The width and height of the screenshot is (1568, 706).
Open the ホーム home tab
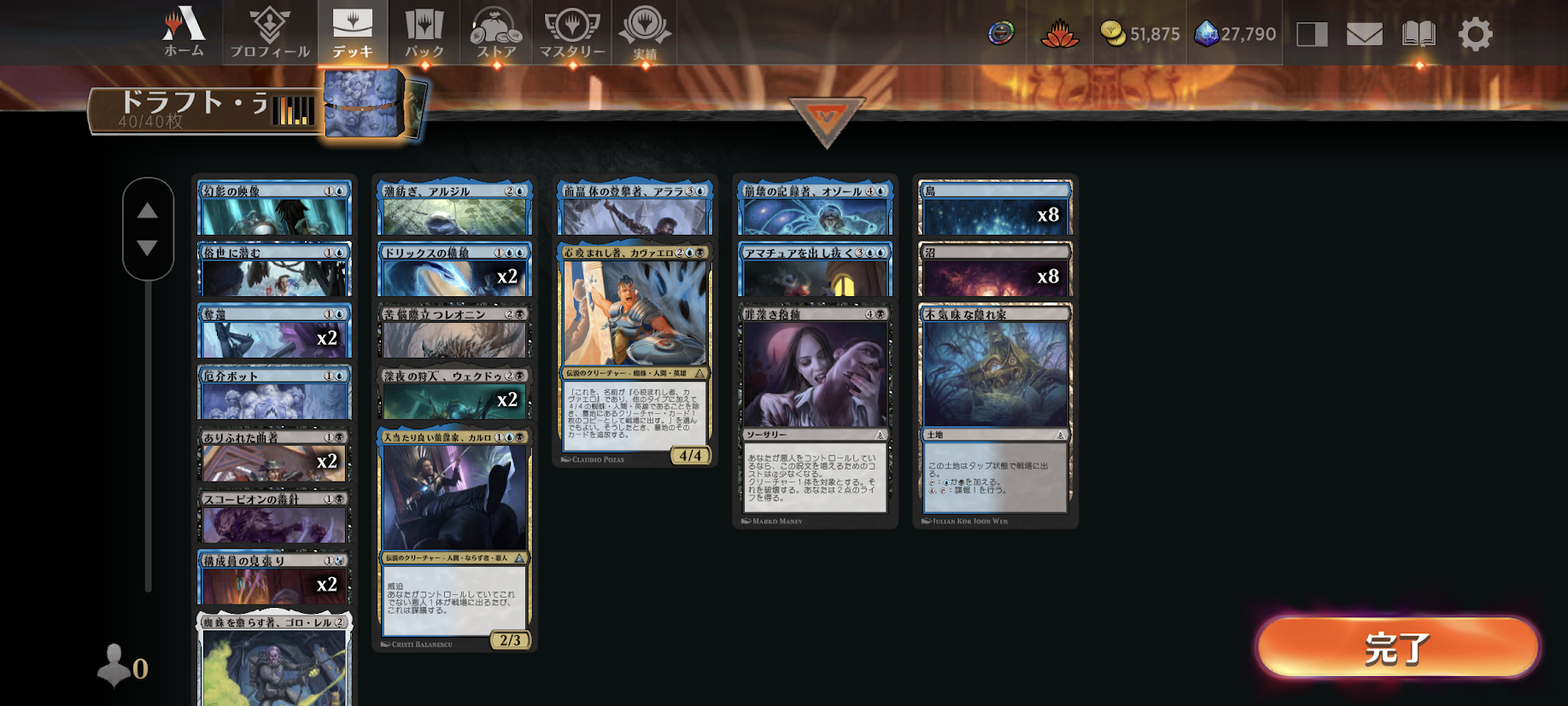[184, 32]
